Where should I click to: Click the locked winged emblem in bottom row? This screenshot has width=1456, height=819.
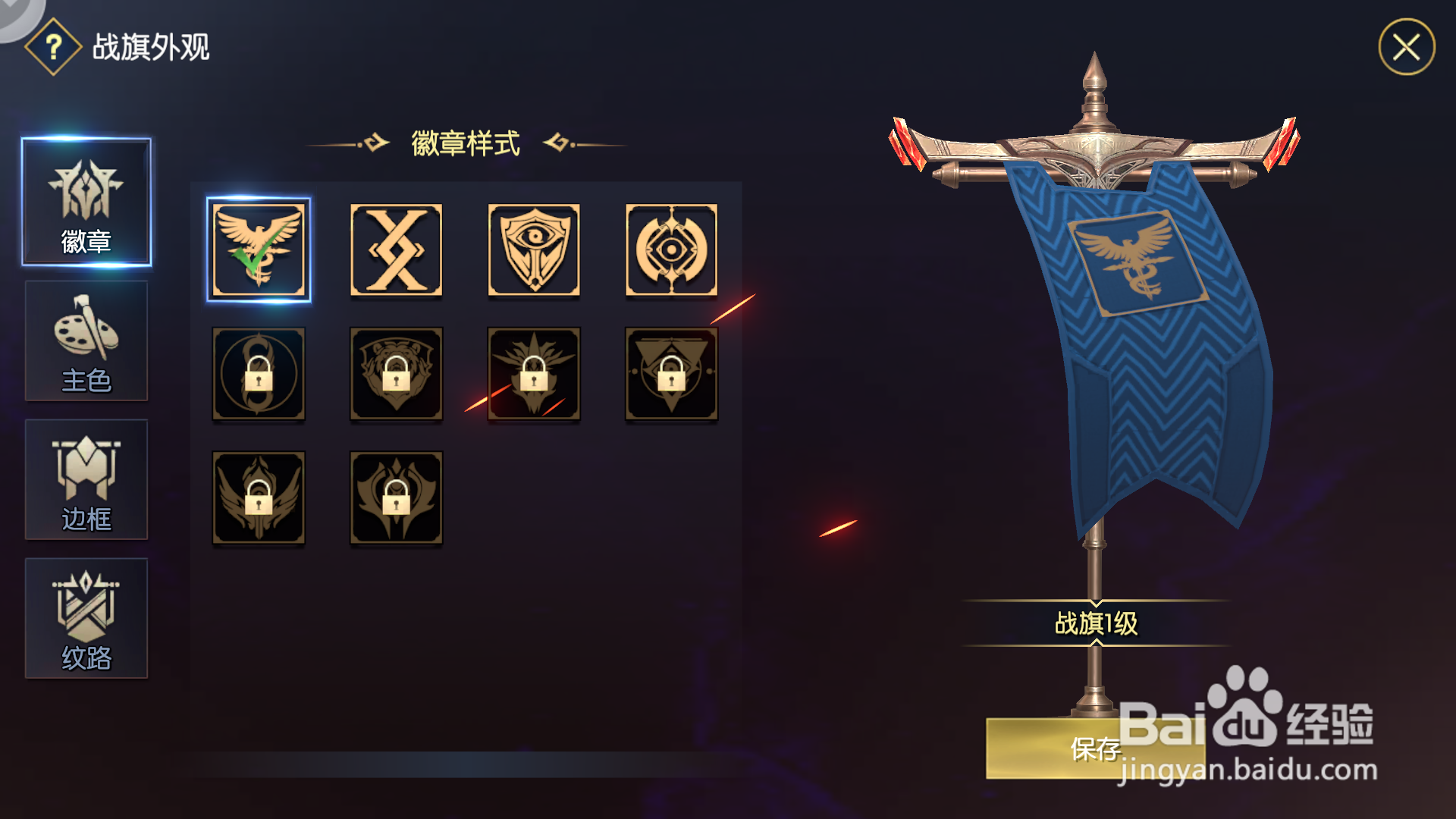tap(258, 497)
